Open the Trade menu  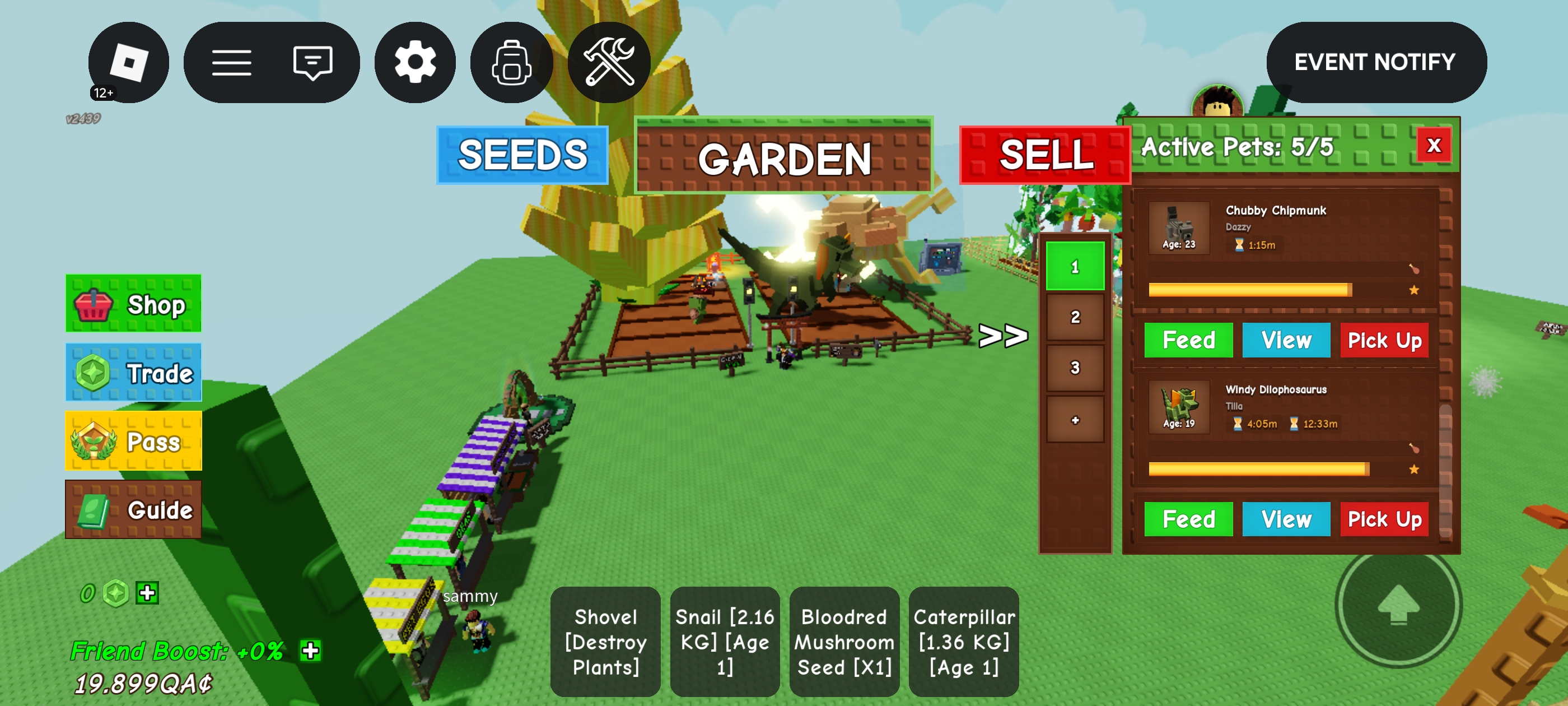pos(133,373)
